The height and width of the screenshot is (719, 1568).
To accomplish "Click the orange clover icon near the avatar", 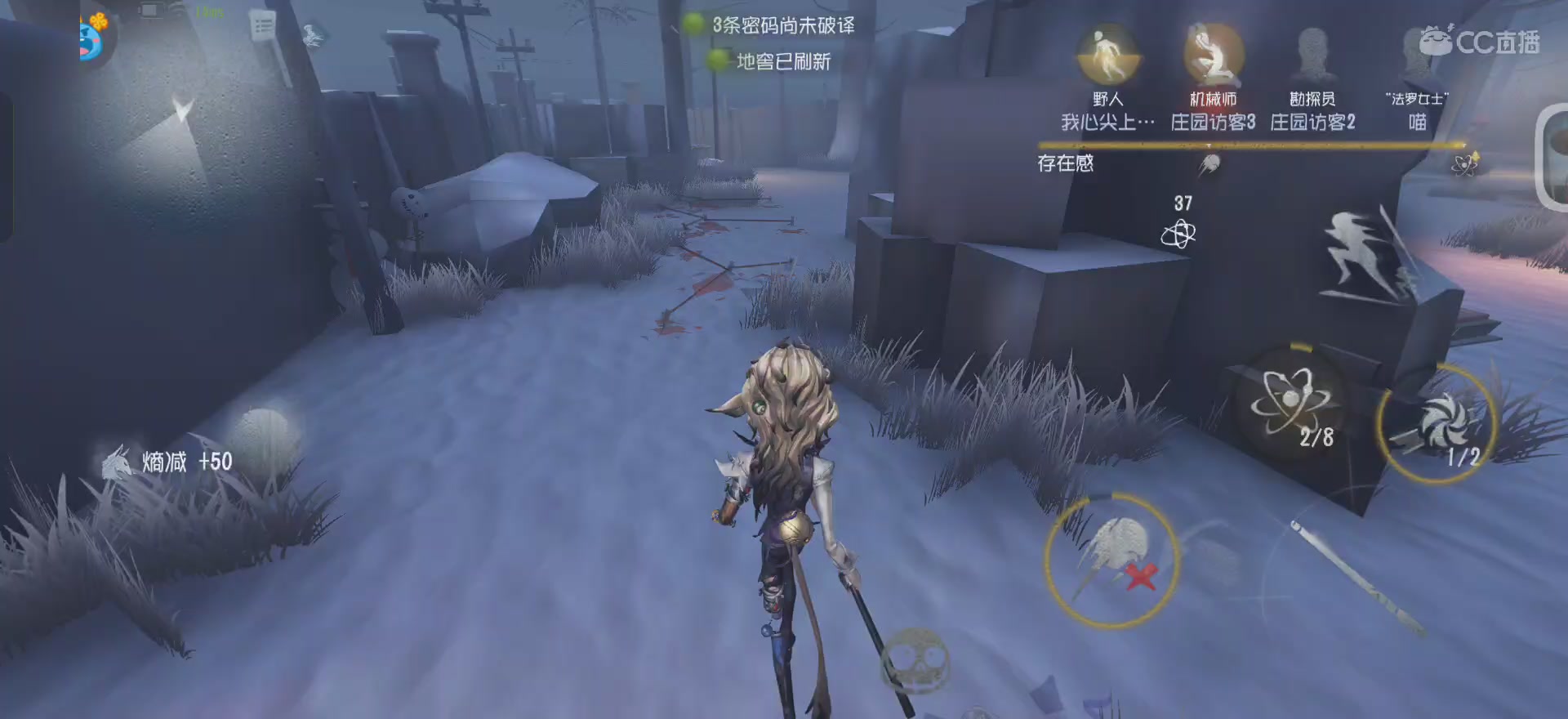I will tap(99, 20).
